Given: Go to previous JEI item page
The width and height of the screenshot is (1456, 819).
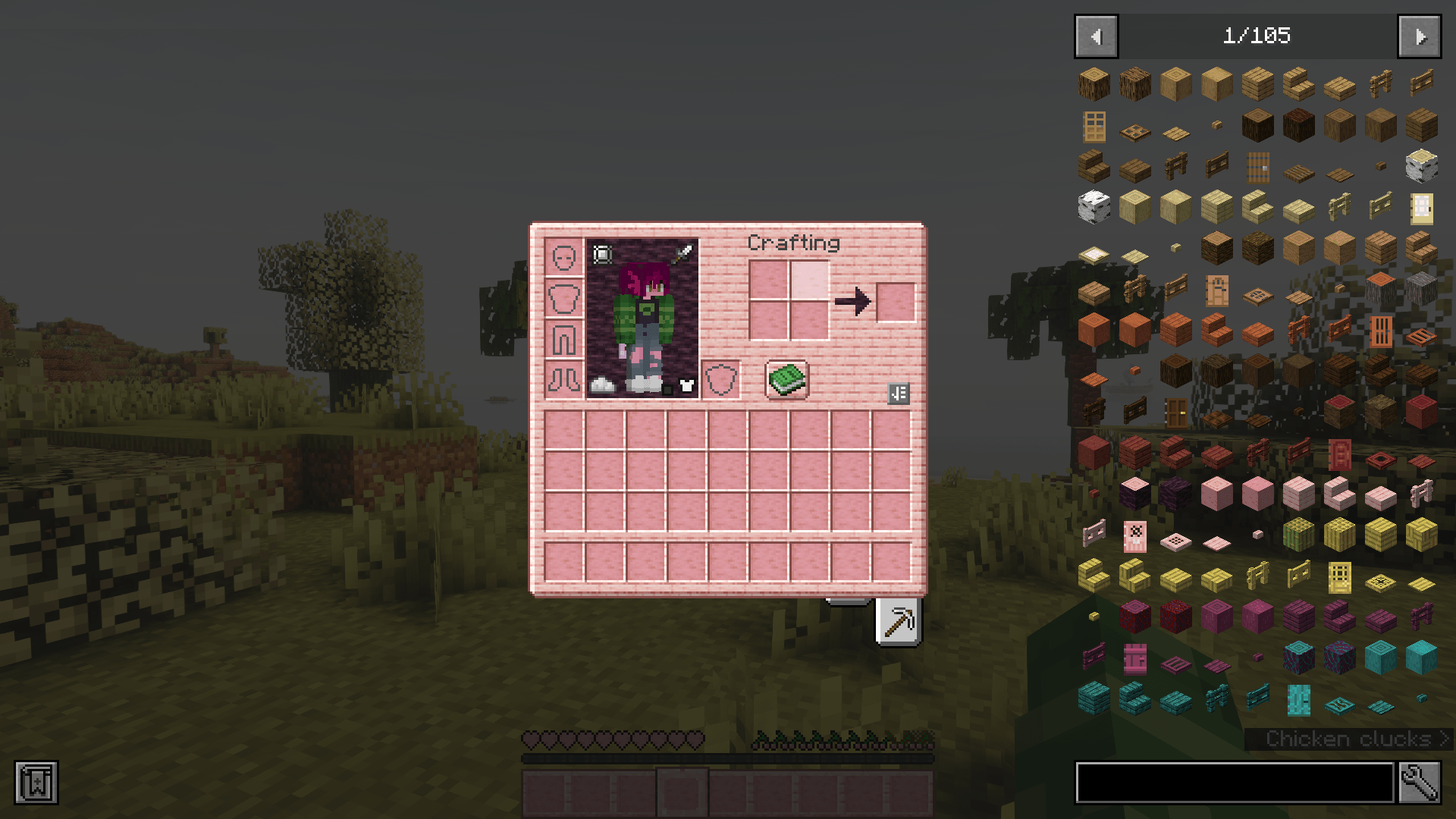Looking at the screenshot, I should (x=1095, y=36).
